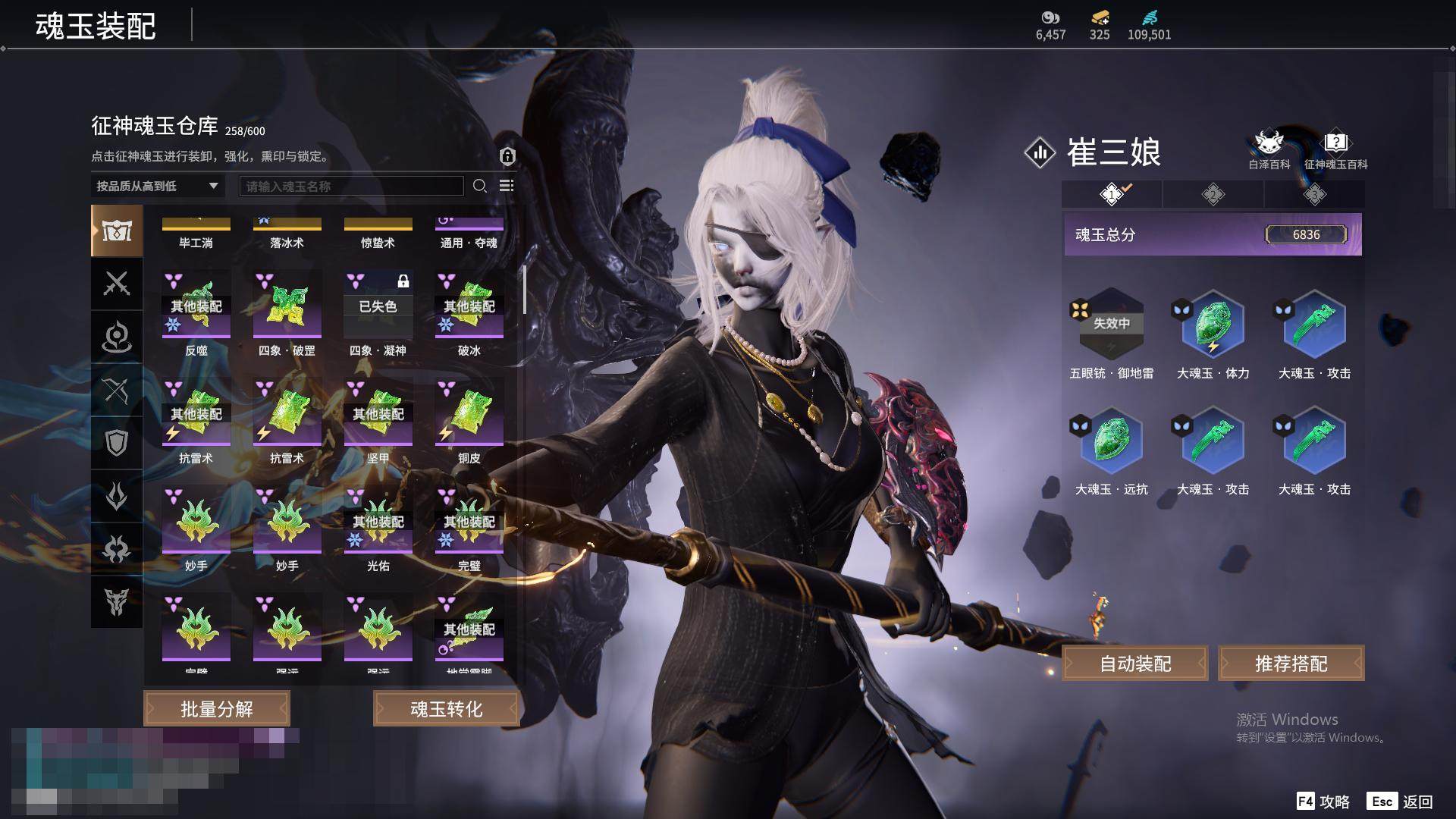This screenshot has width=1456, height=819.
Task: Open 魂玉转化 soul jade conversion
Action: (x=446, y=708)
